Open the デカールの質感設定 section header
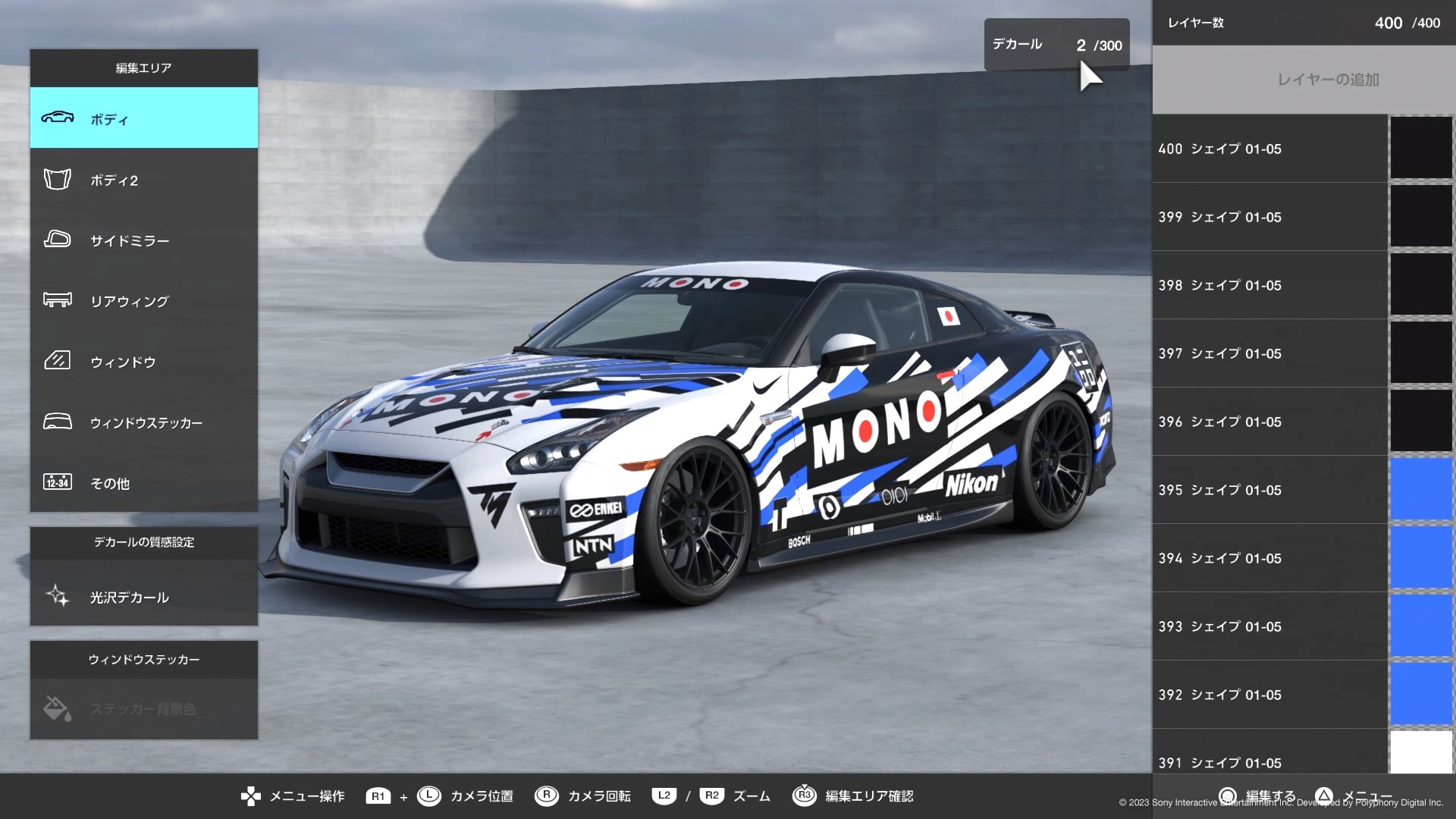Viewport: 1456px width, 819px height. (143, 543)
